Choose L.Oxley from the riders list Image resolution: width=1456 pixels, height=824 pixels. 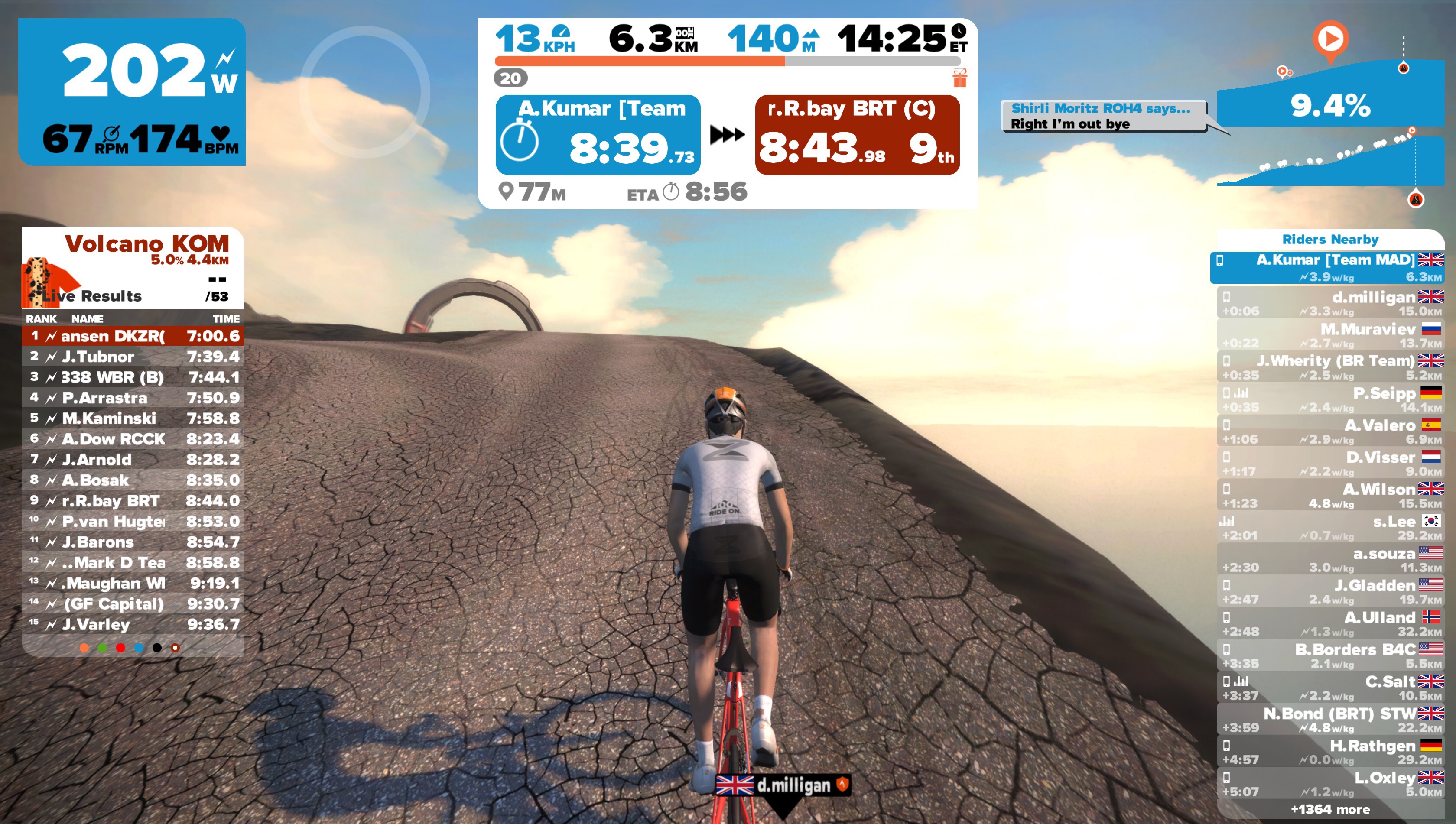pos(1330,784)
